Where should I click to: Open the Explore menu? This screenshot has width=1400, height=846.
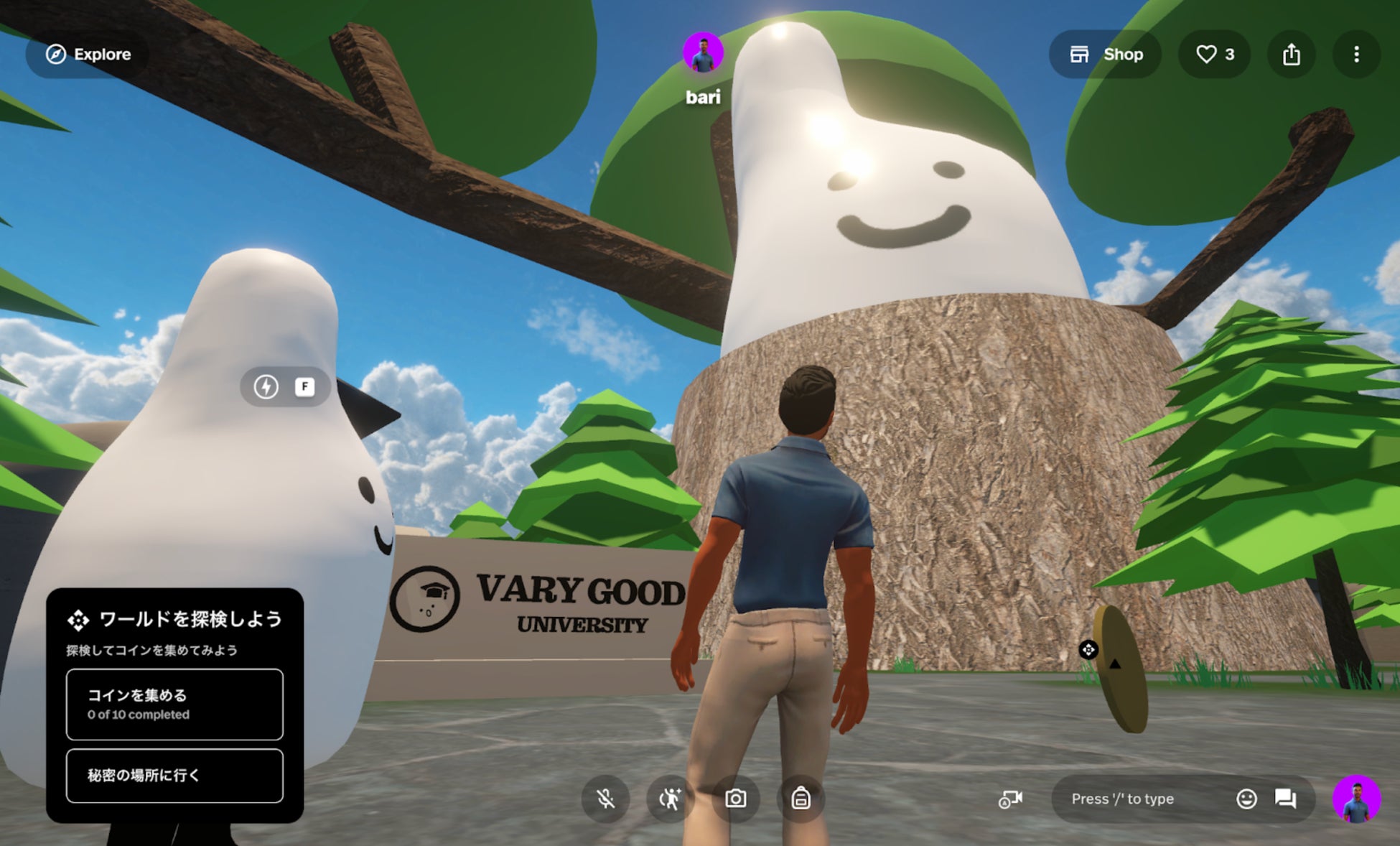click(x=88, y=55)
